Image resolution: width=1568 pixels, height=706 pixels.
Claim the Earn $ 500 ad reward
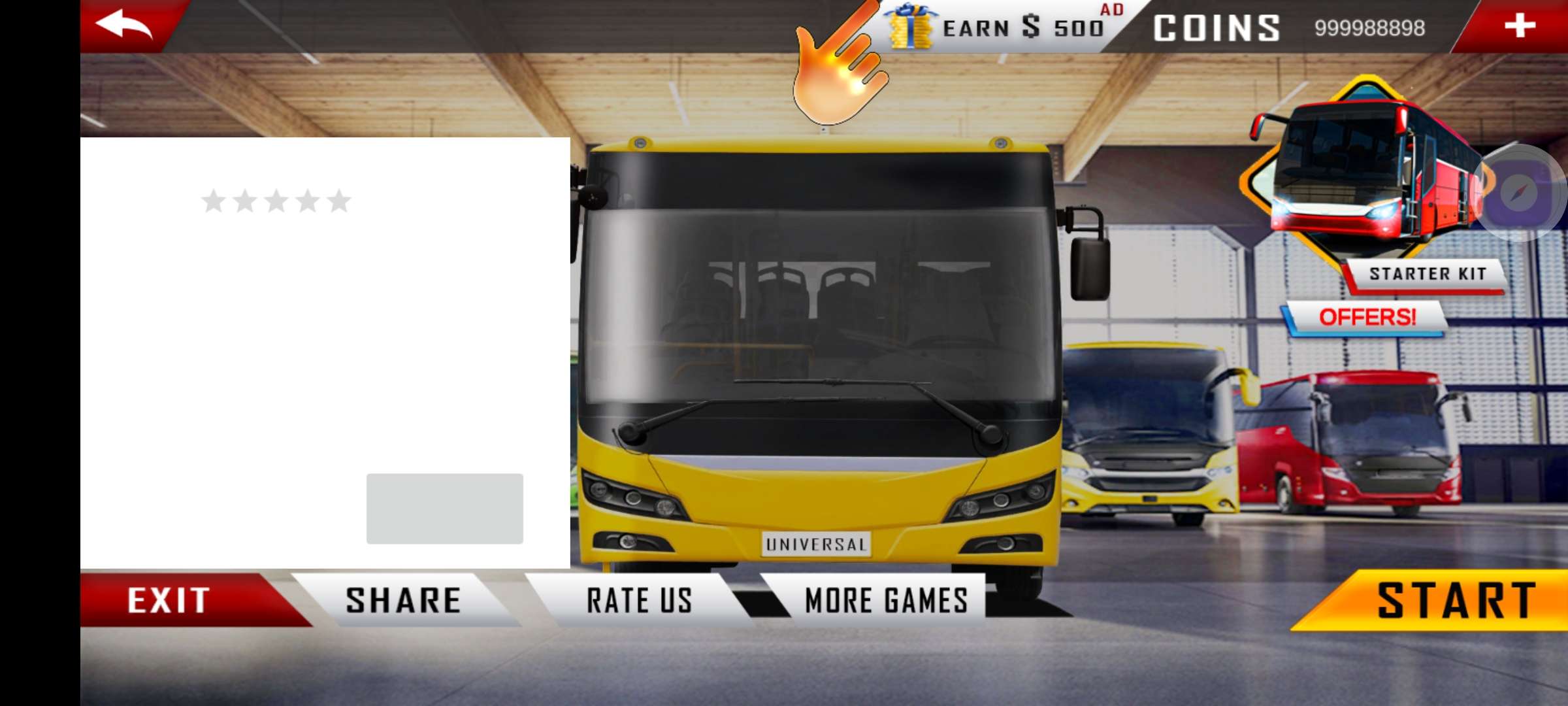click(x=1006, y=27)
